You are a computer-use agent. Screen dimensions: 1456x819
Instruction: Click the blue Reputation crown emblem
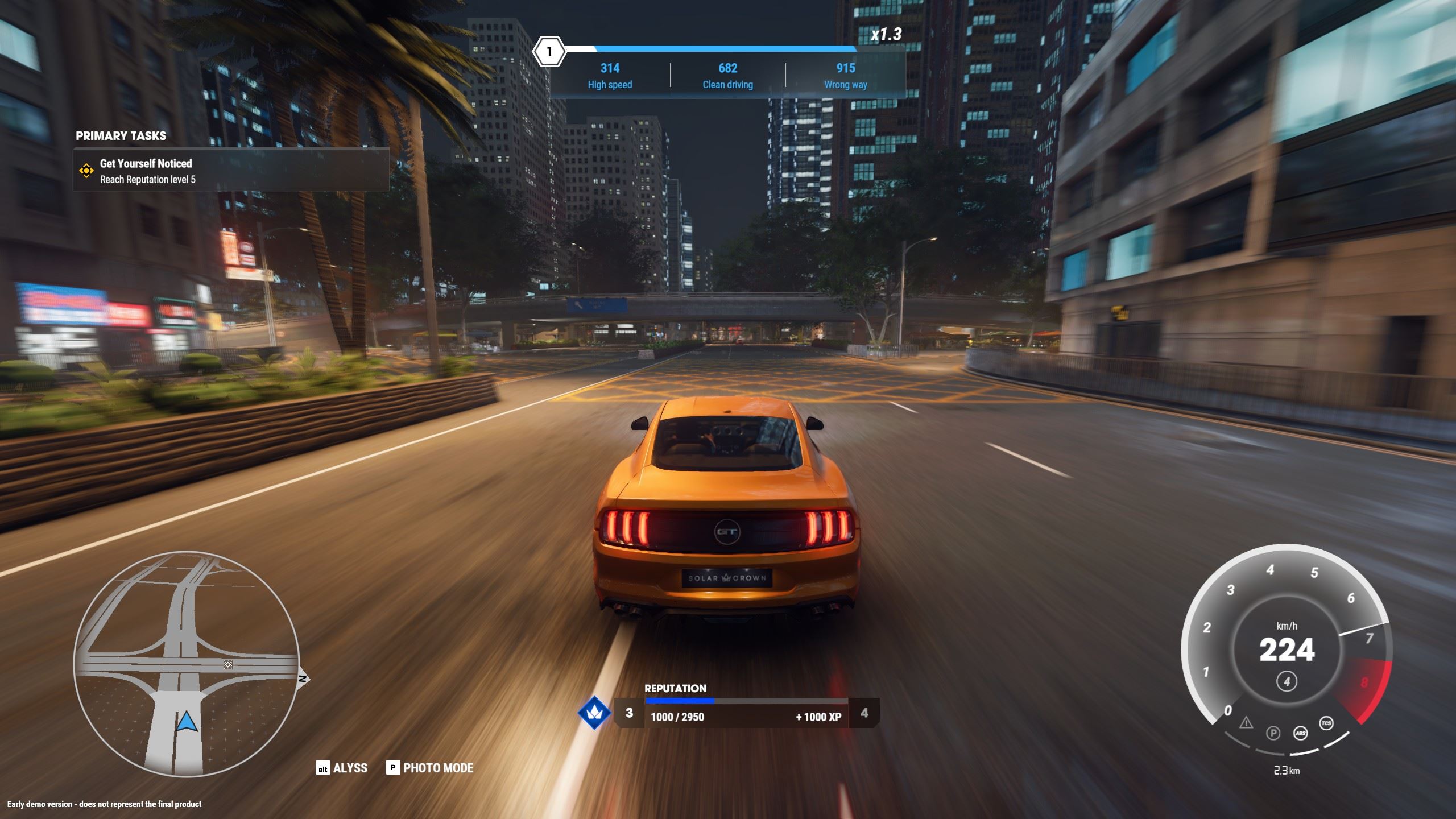pyautogui.click(x=594, y=713)
